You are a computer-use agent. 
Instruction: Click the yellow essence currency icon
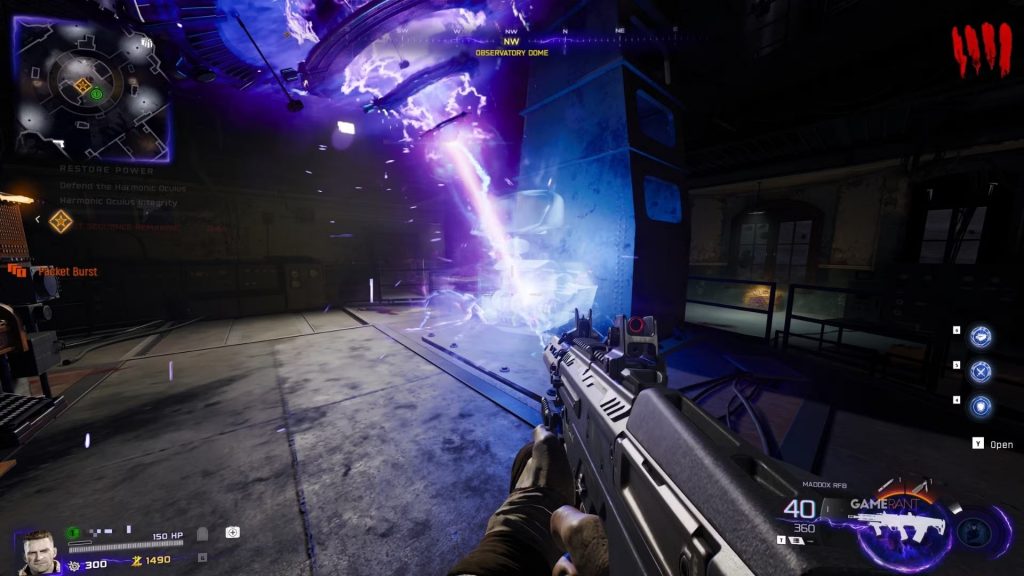tap(137, 560)
